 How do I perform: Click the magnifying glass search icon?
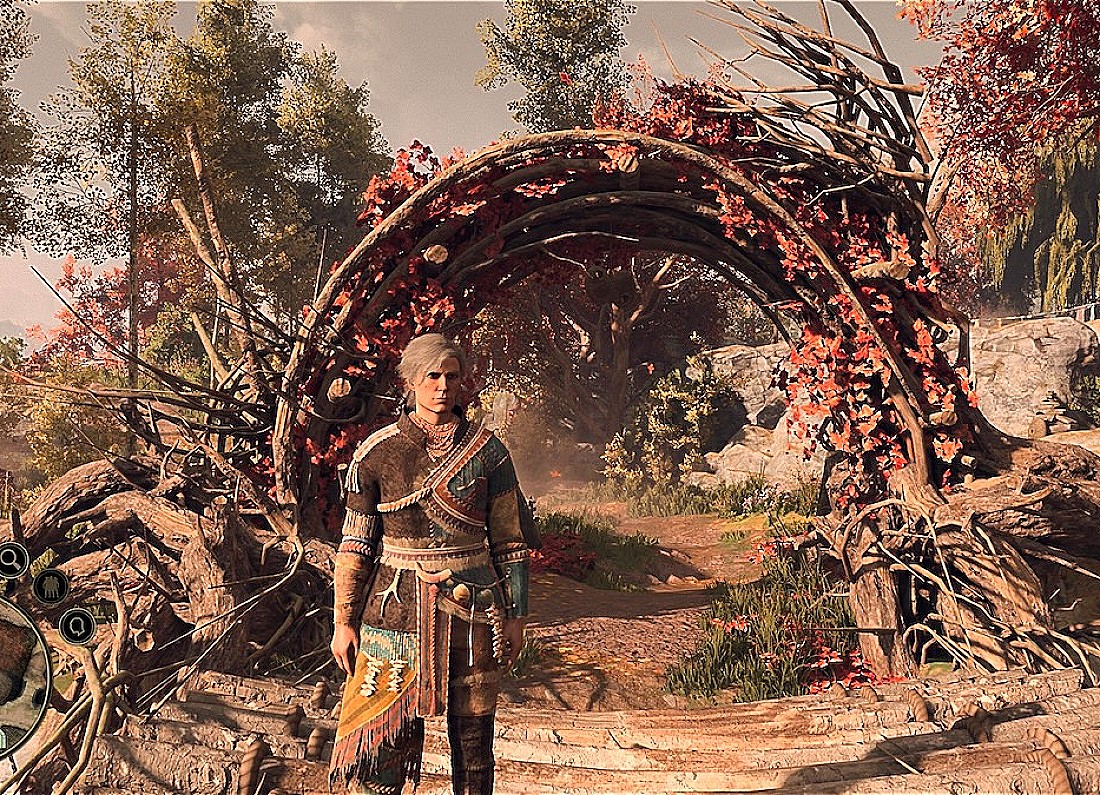click(12, 561)
